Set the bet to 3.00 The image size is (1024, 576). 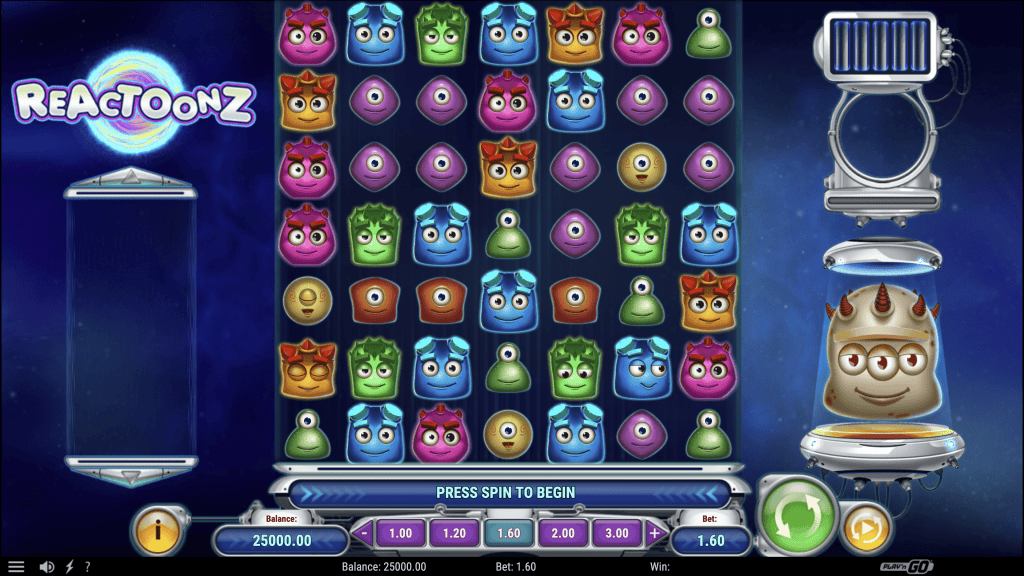pyautogui.click(x=616, y=533)
